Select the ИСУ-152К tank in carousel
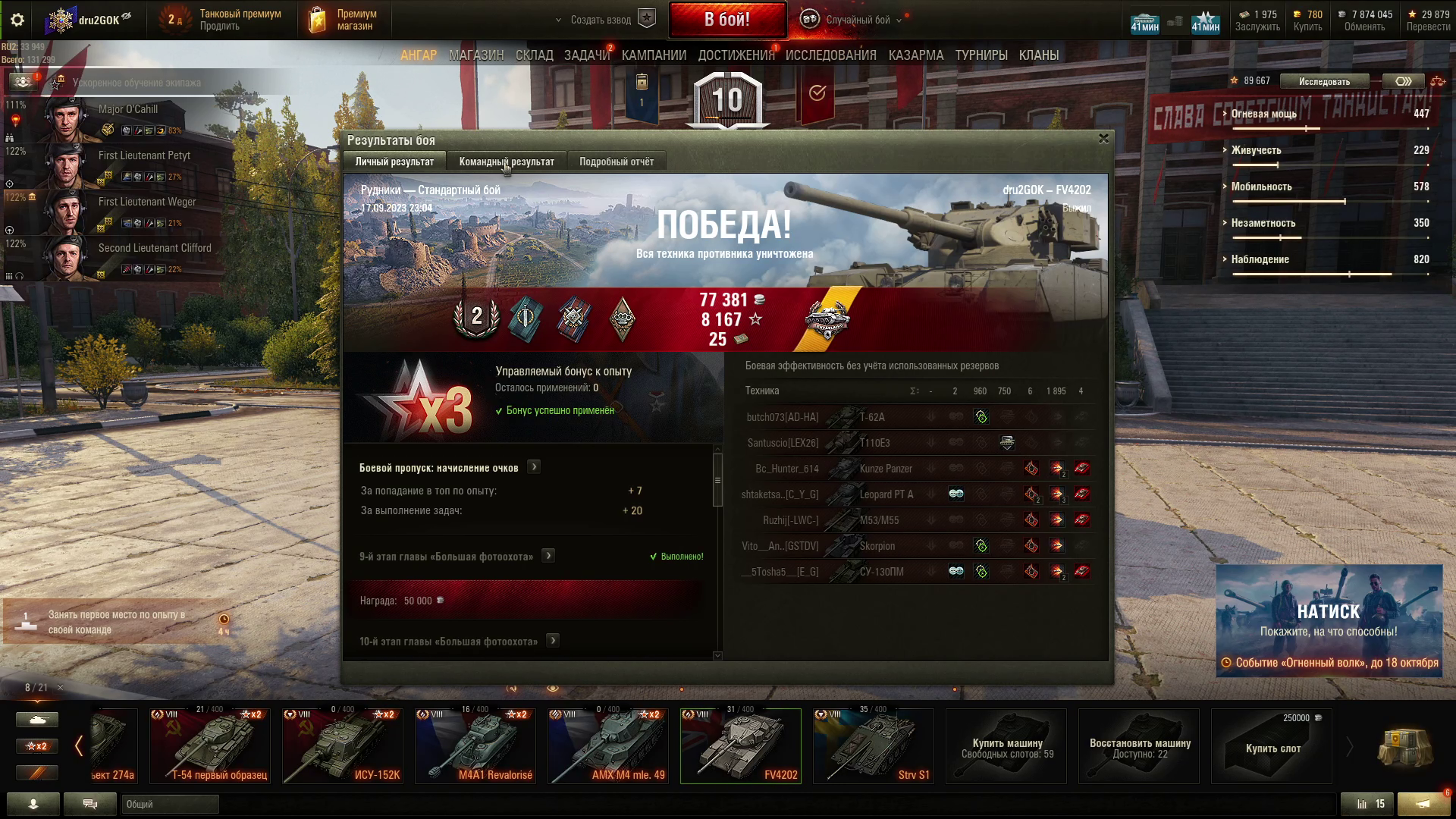This screenshot has height=819, width=1456. click(x=343, y=746)
